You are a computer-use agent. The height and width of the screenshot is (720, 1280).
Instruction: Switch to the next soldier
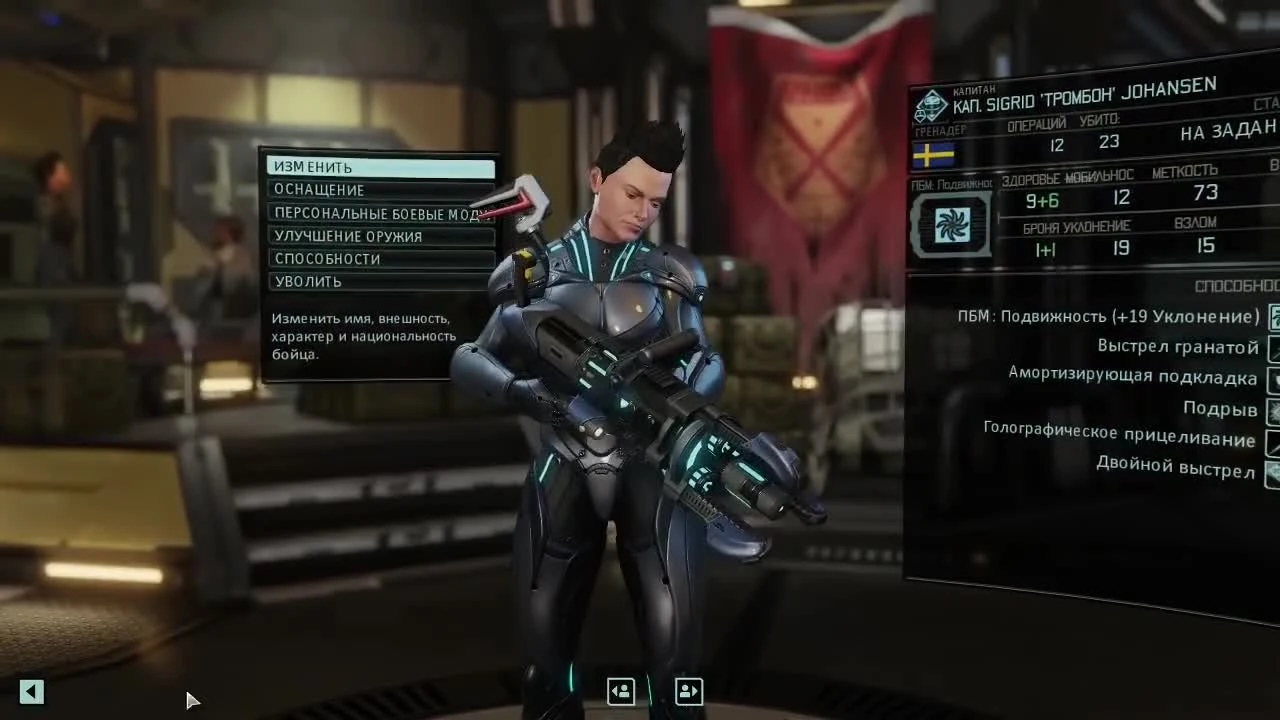(688, 691)
